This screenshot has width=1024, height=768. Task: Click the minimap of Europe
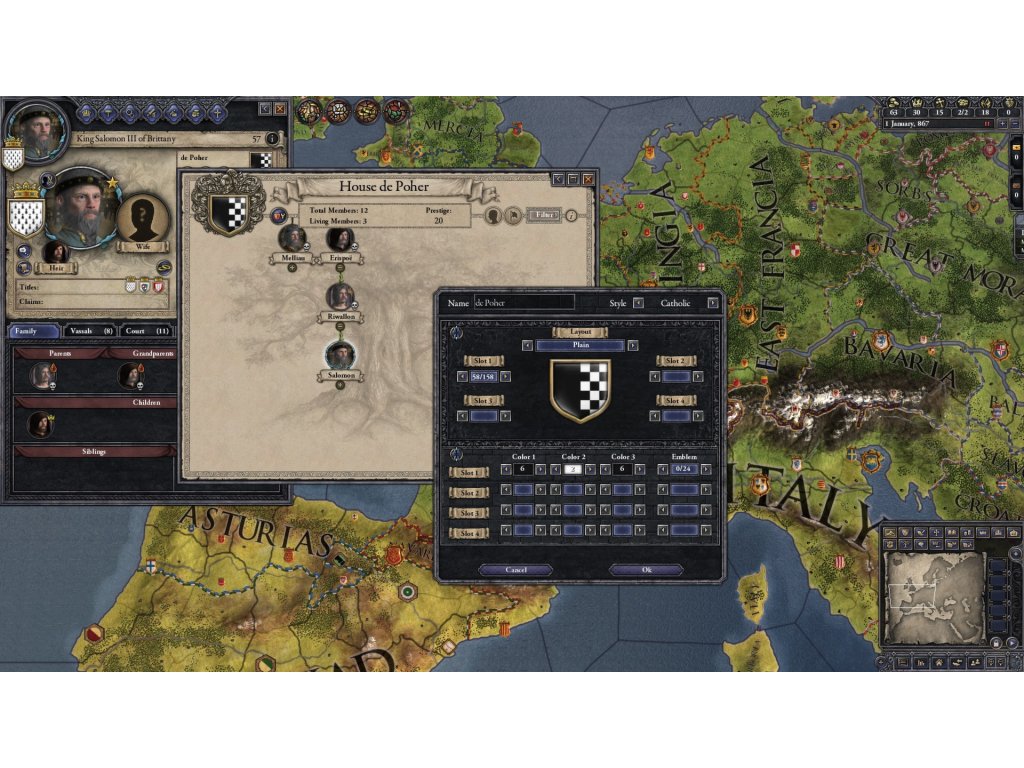click(x=934, y=597)
